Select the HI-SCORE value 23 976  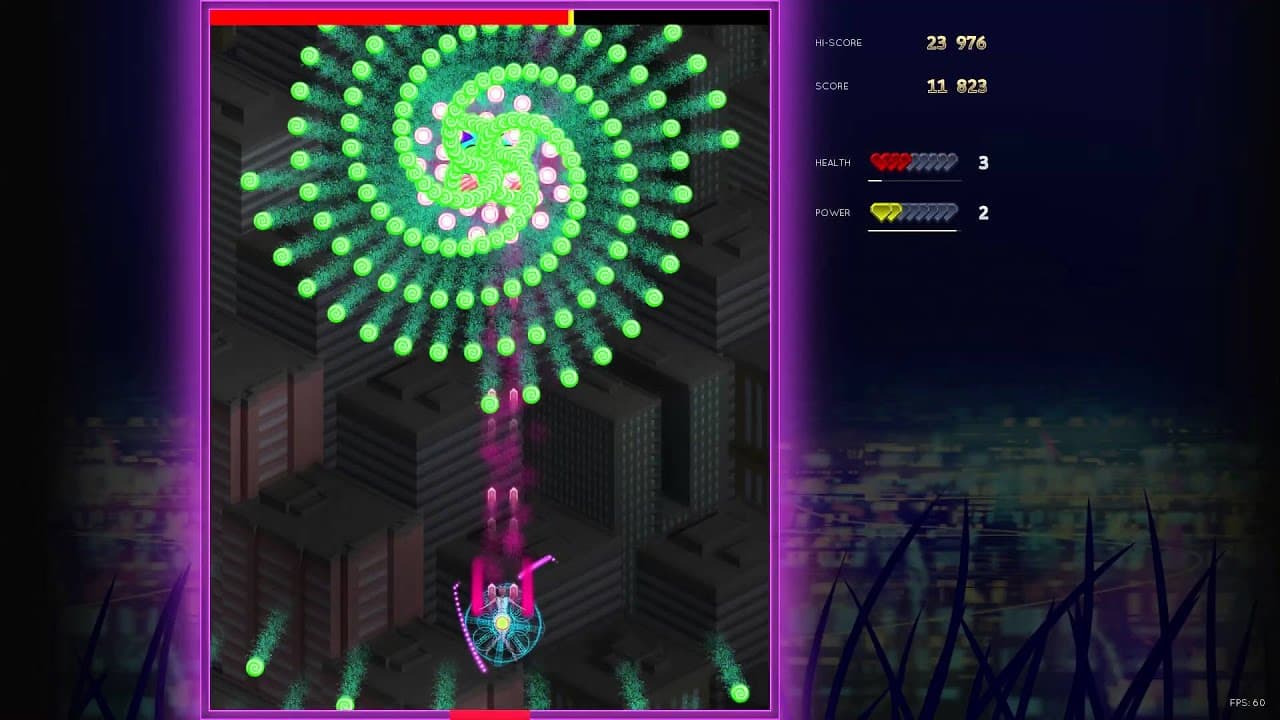pos(955,42)
